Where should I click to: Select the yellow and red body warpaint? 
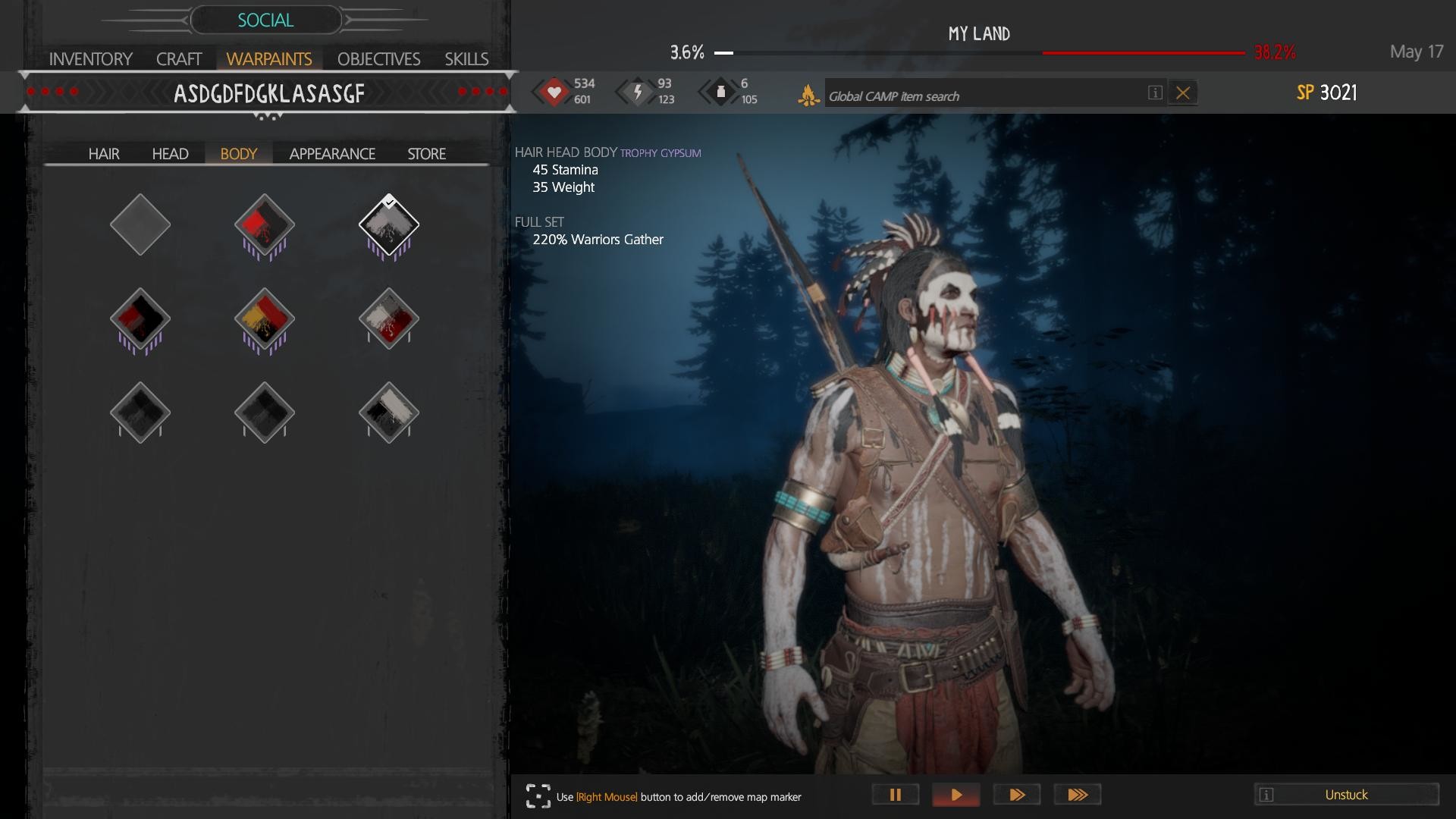[x=264, y=318]
